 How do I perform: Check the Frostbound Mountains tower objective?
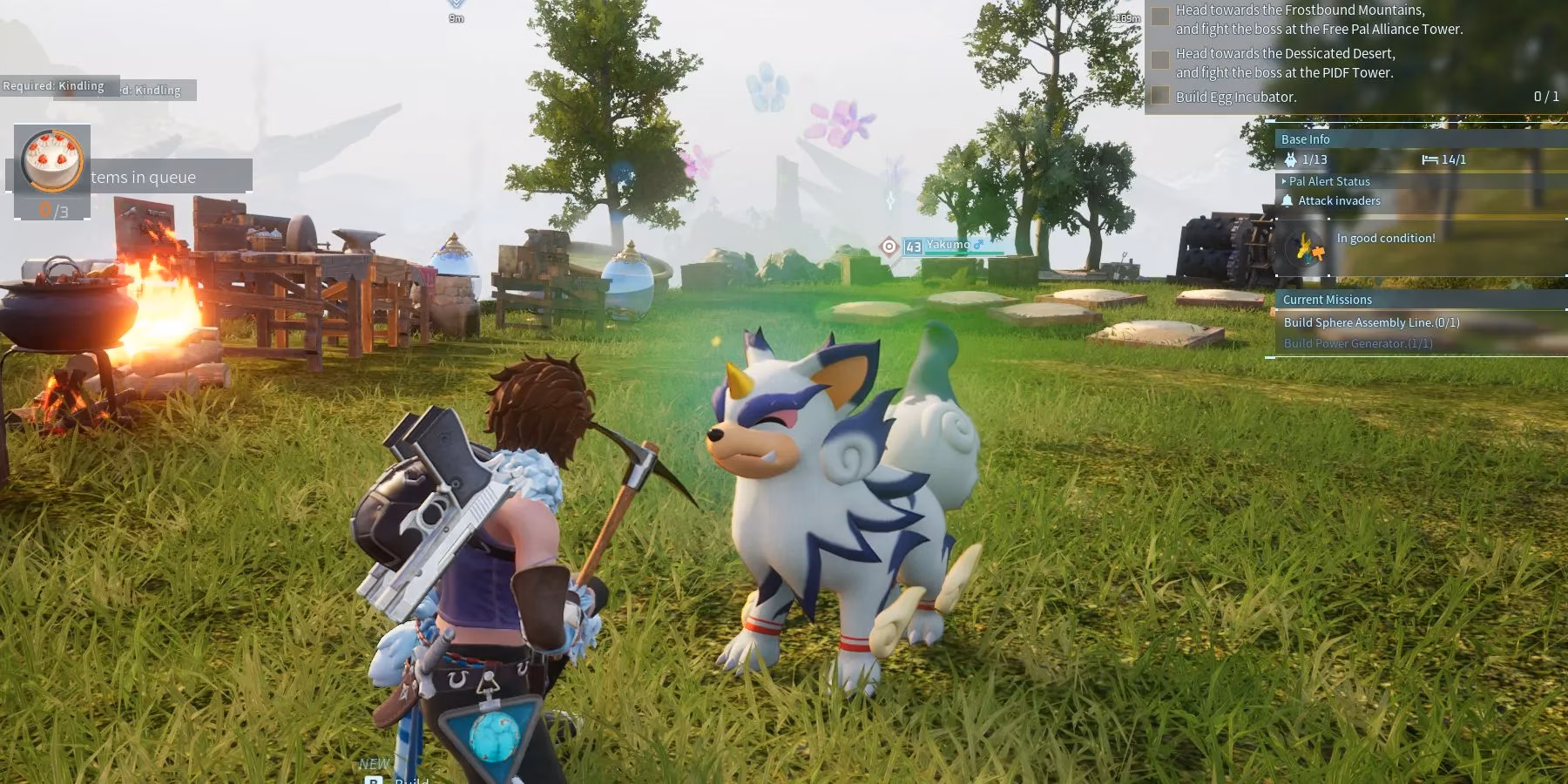point(1160,17)
